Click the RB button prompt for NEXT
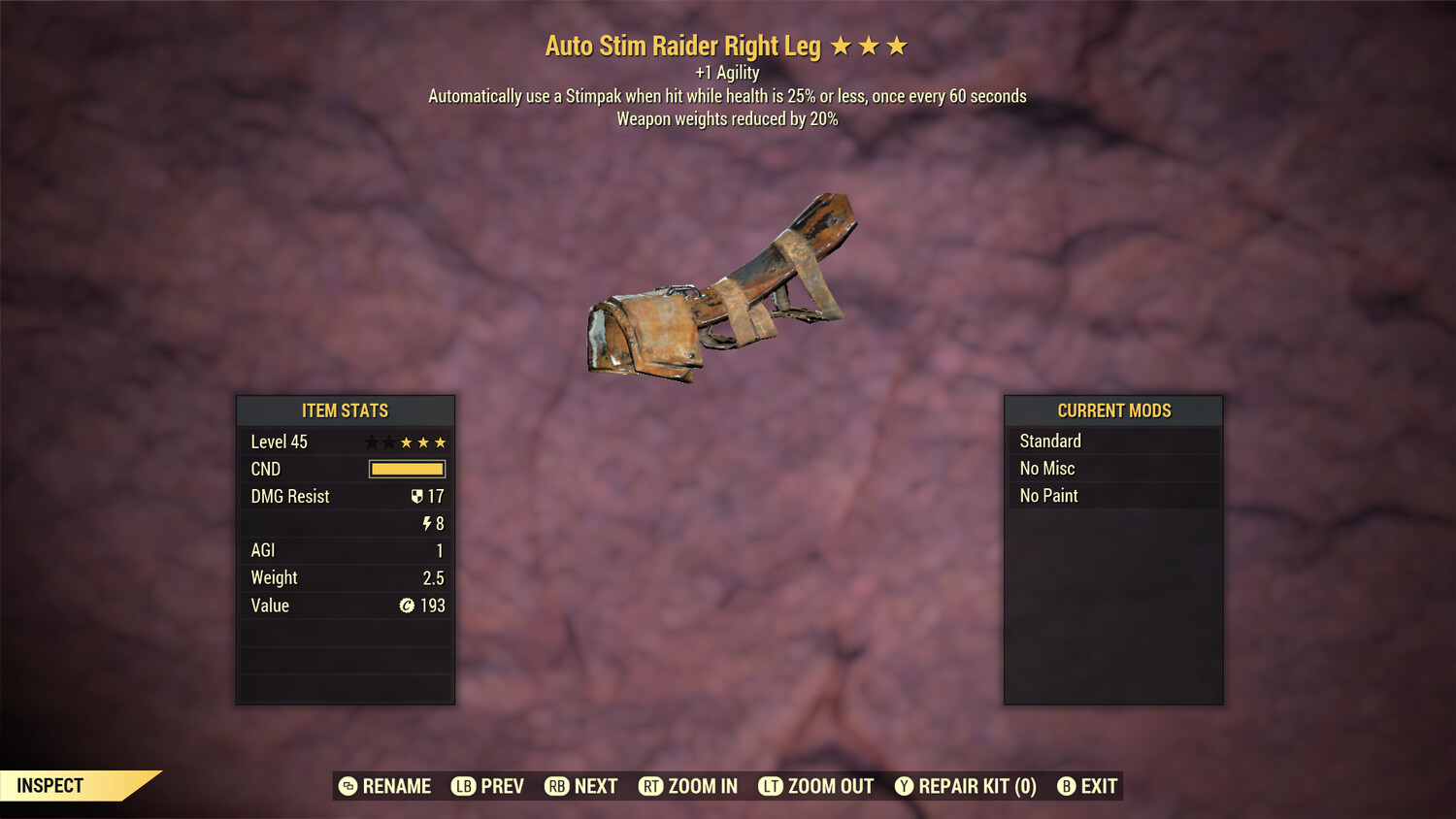 click(556, 786)
